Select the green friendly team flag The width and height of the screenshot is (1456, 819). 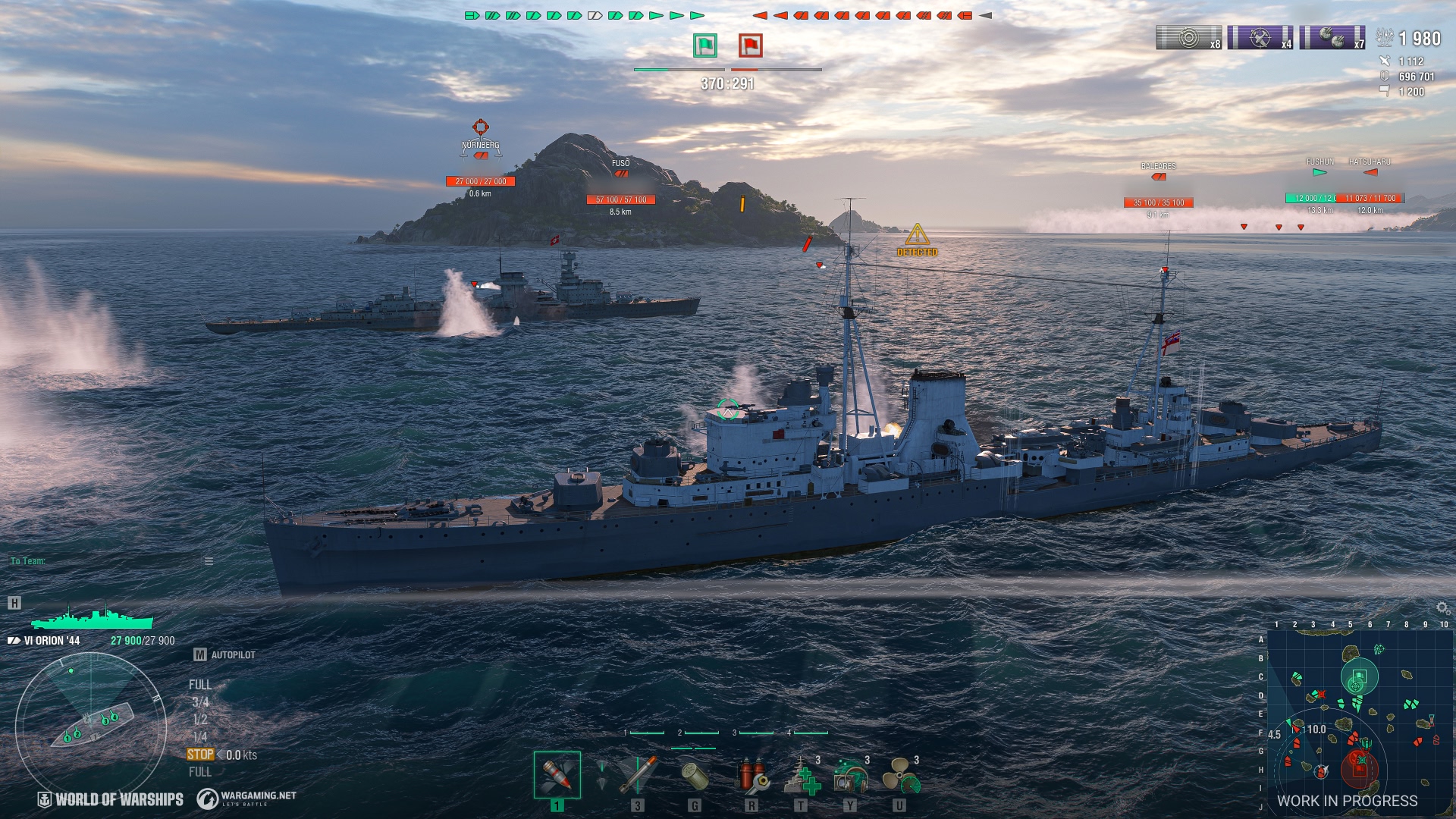704,45
